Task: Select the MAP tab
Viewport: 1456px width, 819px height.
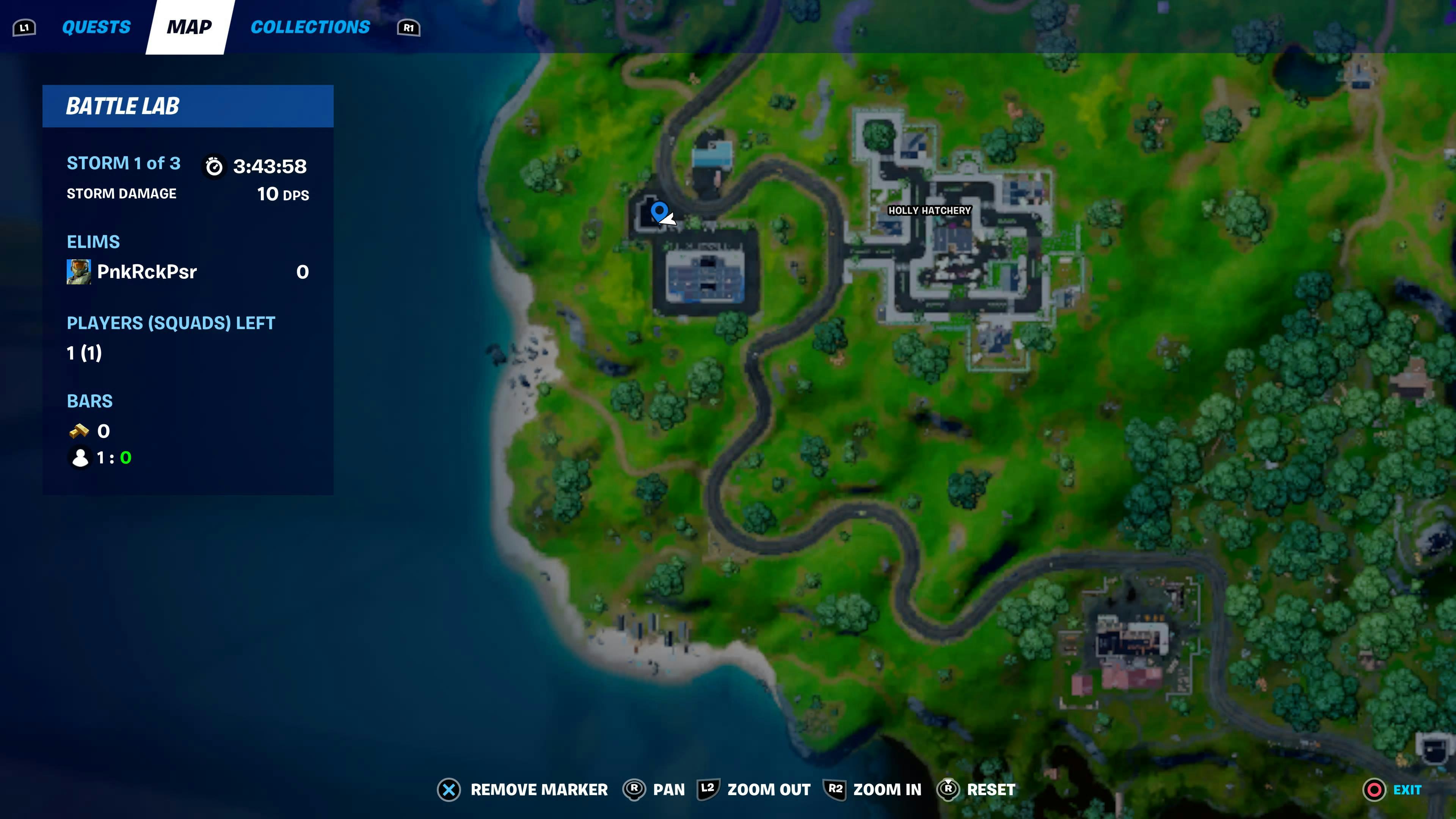Action: point(188,27)
